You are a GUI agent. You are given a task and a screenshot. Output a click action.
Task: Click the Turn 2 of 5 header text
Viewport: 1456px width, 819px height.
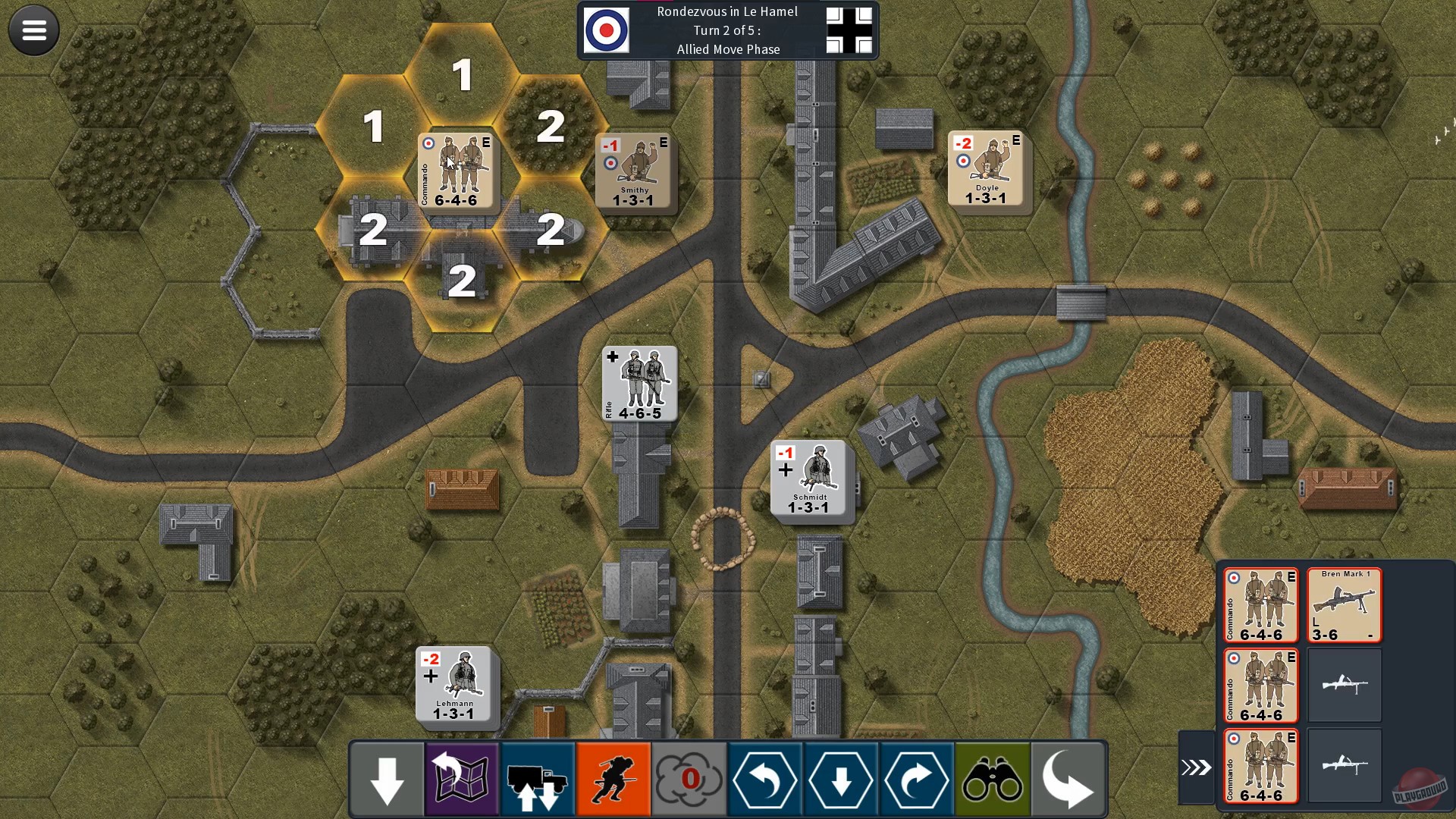727,30
